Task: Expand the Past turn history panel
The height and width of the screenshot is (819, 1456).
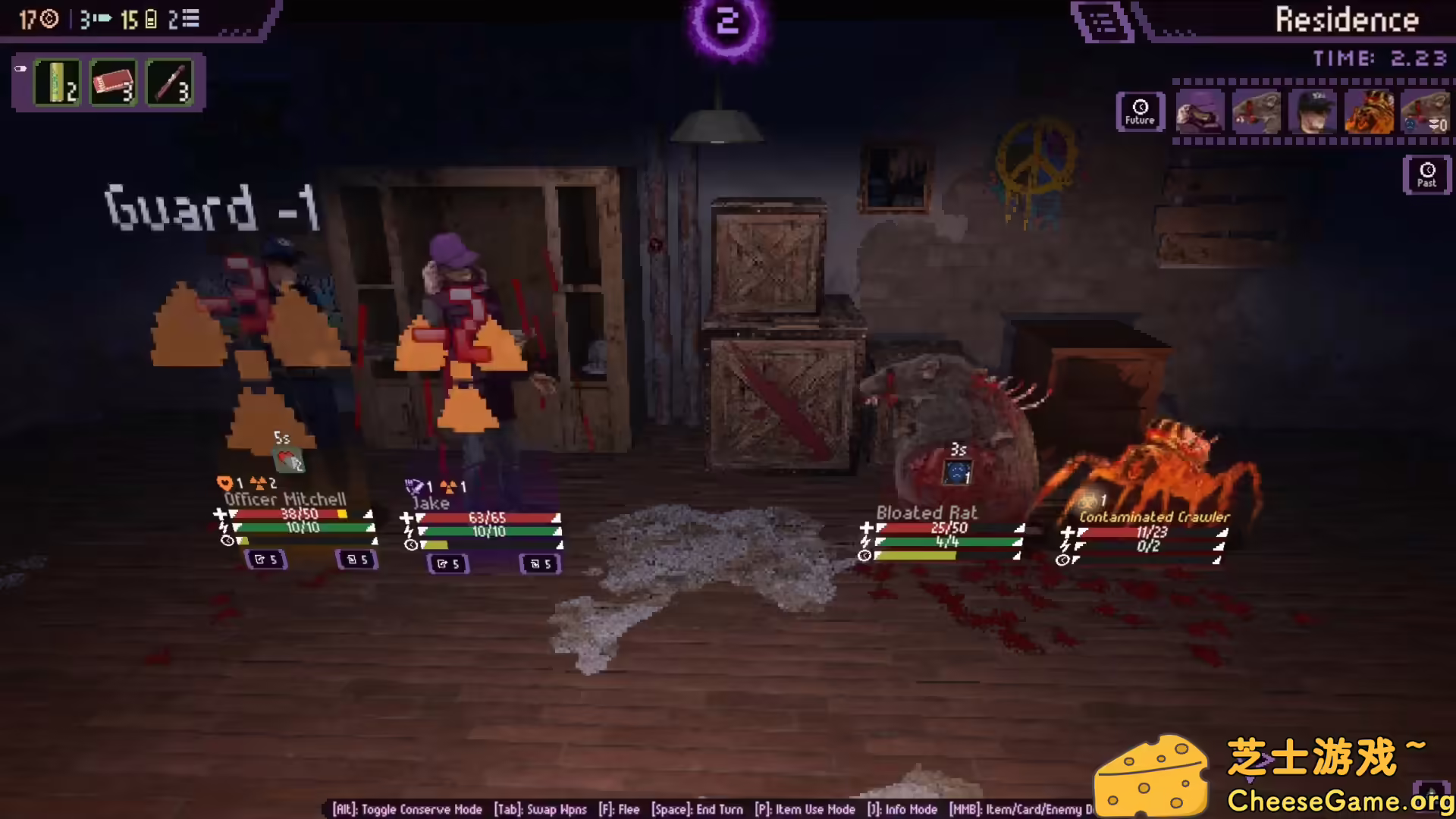Action: click(1427, 174)
